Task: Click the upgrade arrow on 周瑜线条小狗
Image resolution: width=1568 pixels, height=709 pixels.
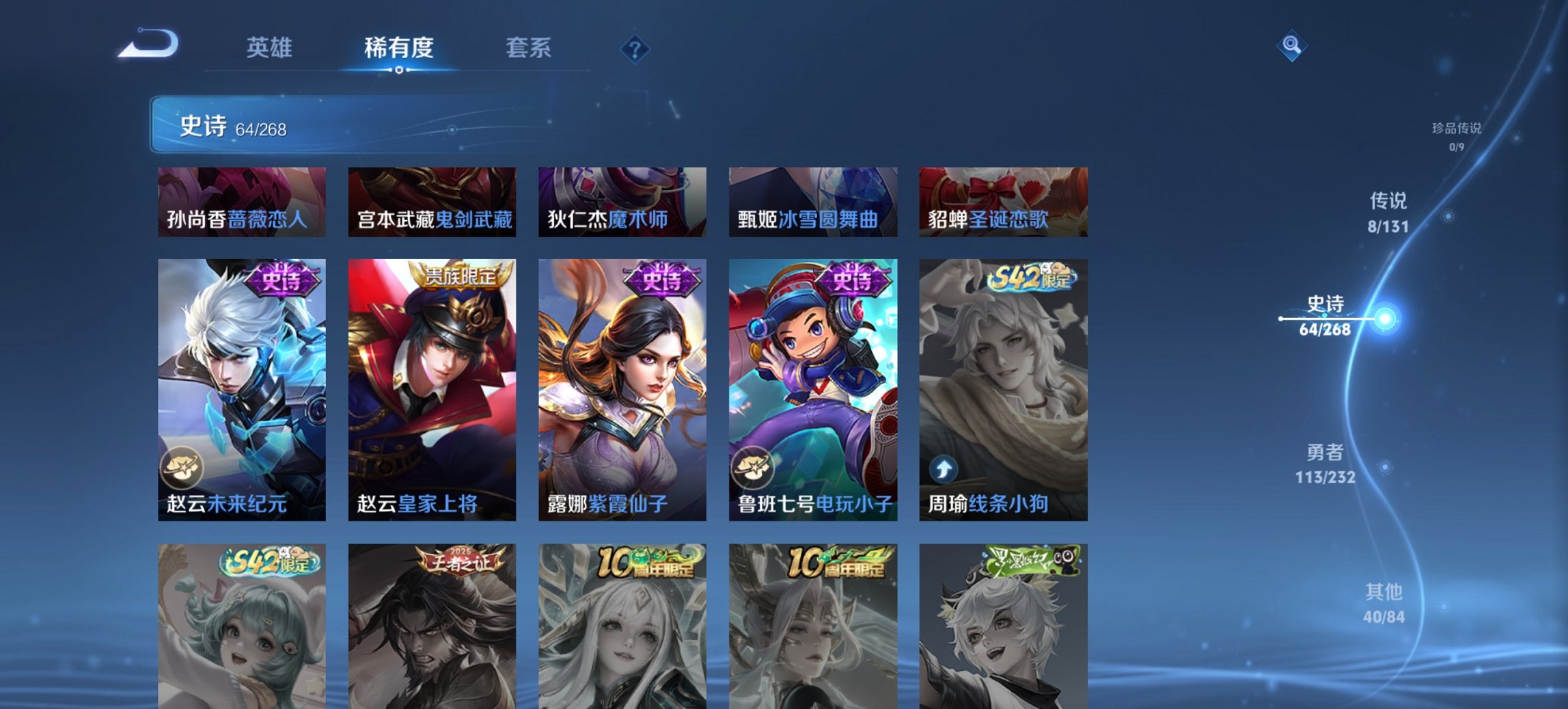Action: (x=943, y=468)
